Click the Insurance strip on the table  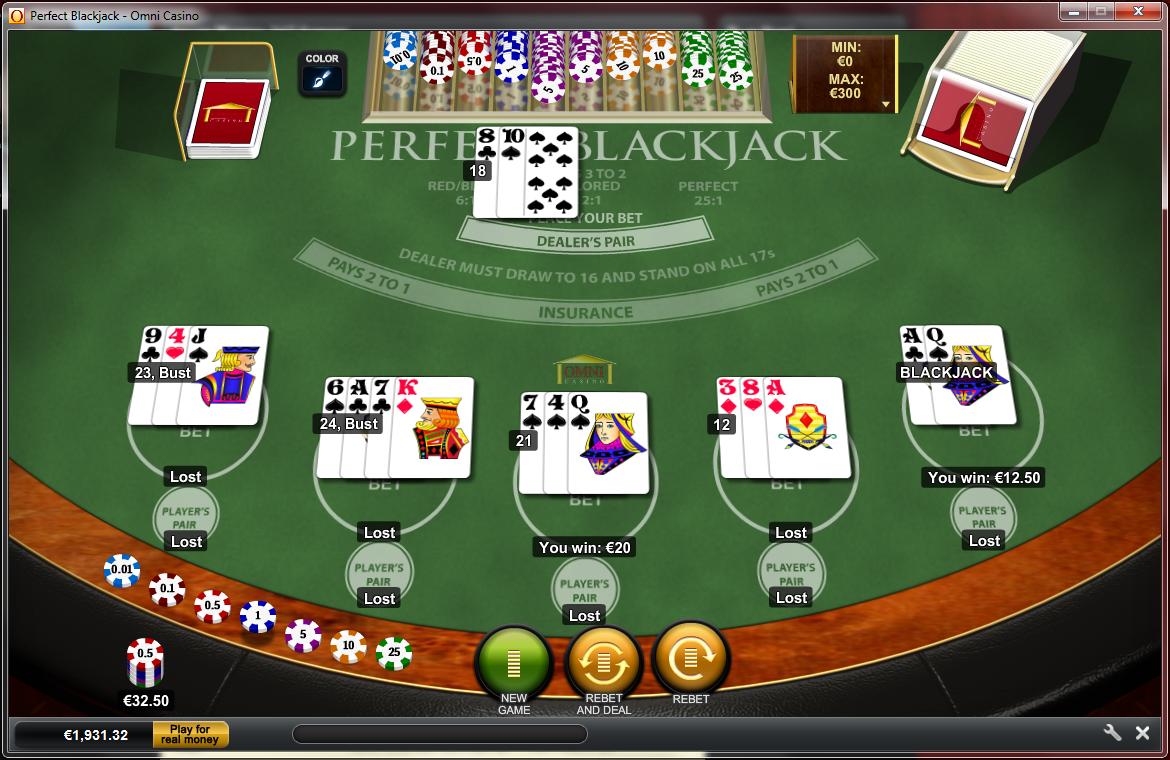(586, 312)
